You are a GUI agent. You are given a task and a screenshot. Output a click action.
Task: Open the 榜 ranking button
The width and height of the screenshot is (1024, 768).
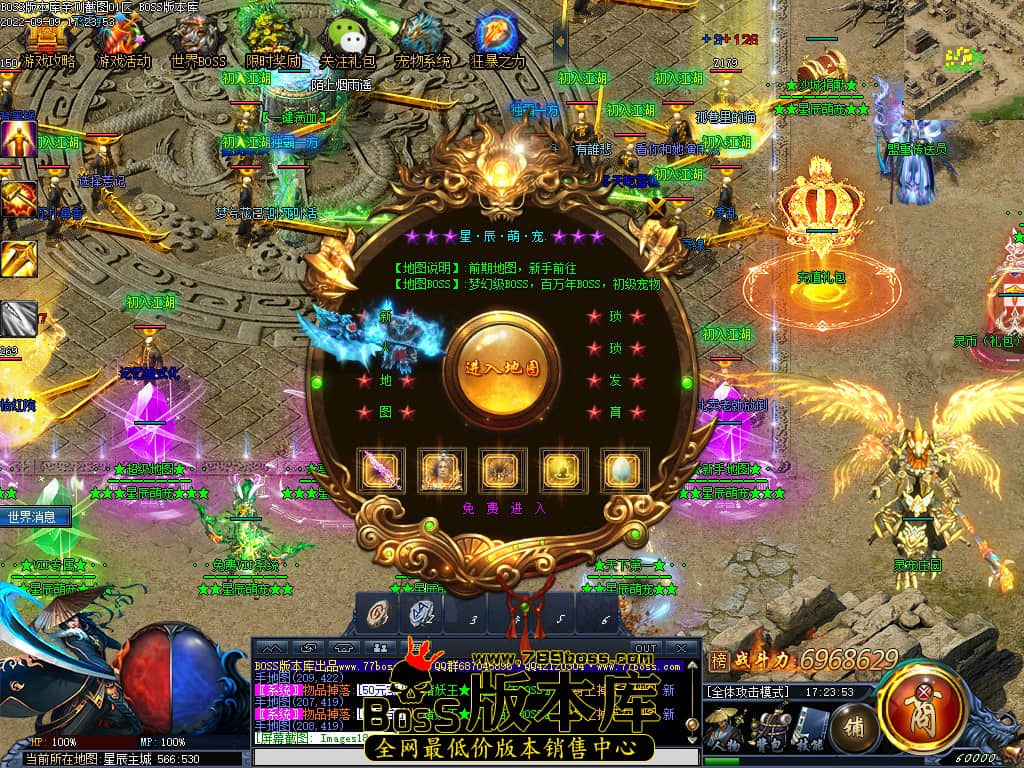719,660
